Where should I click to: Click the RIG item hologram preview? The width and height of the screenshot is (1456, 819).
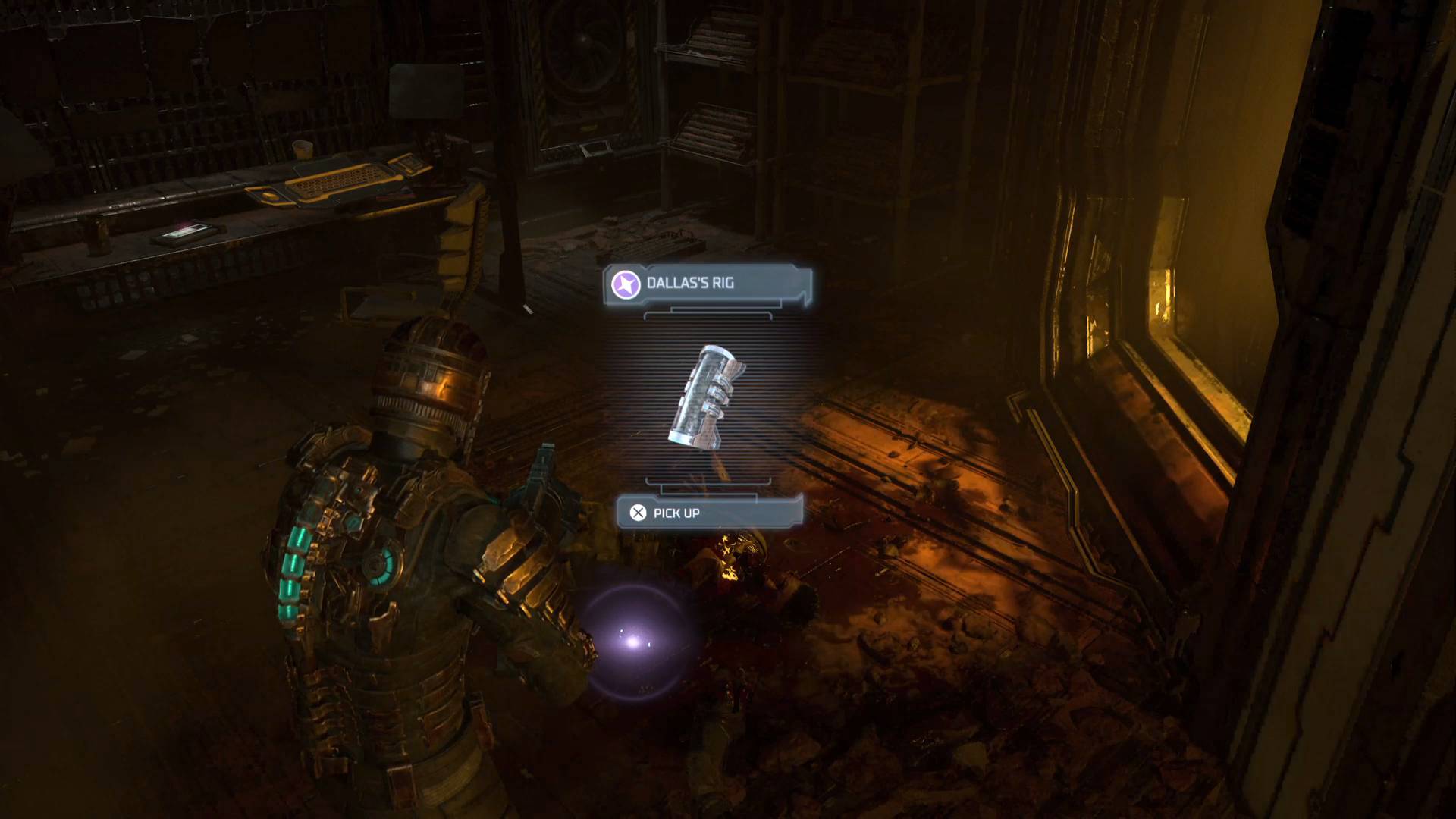[x=705, y=396]
